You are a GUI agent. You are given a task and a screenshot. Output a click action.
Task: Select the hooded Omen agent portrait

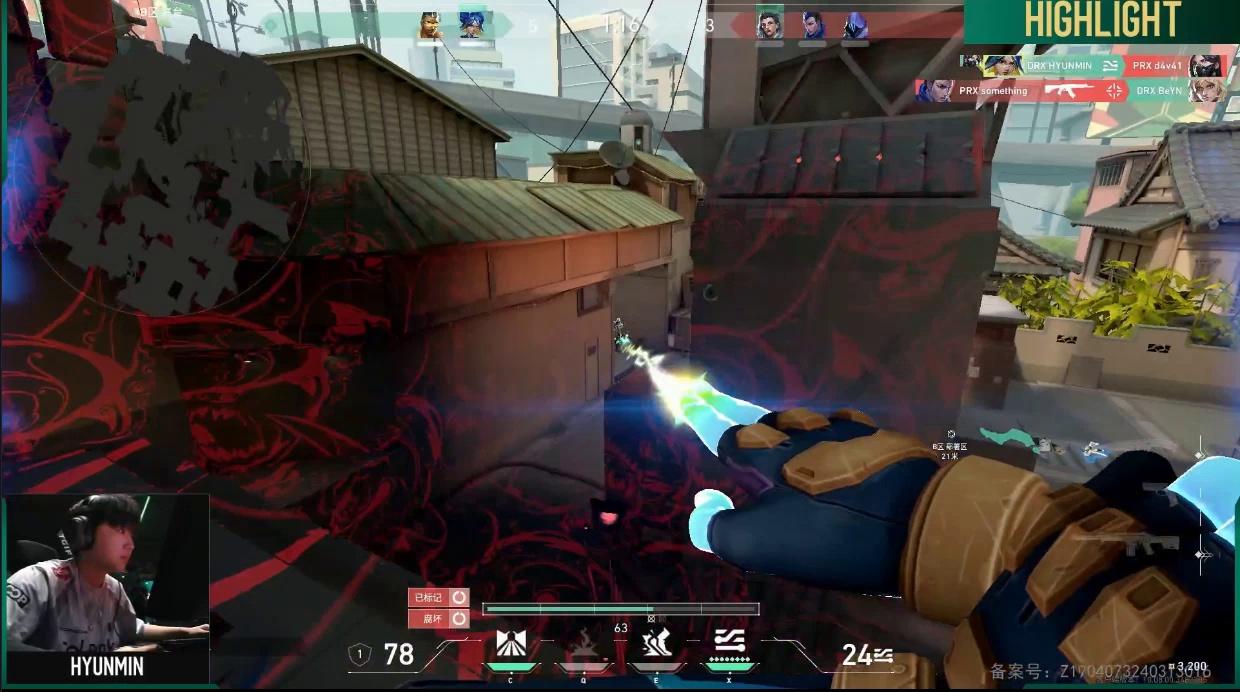[x=854, y=26]
